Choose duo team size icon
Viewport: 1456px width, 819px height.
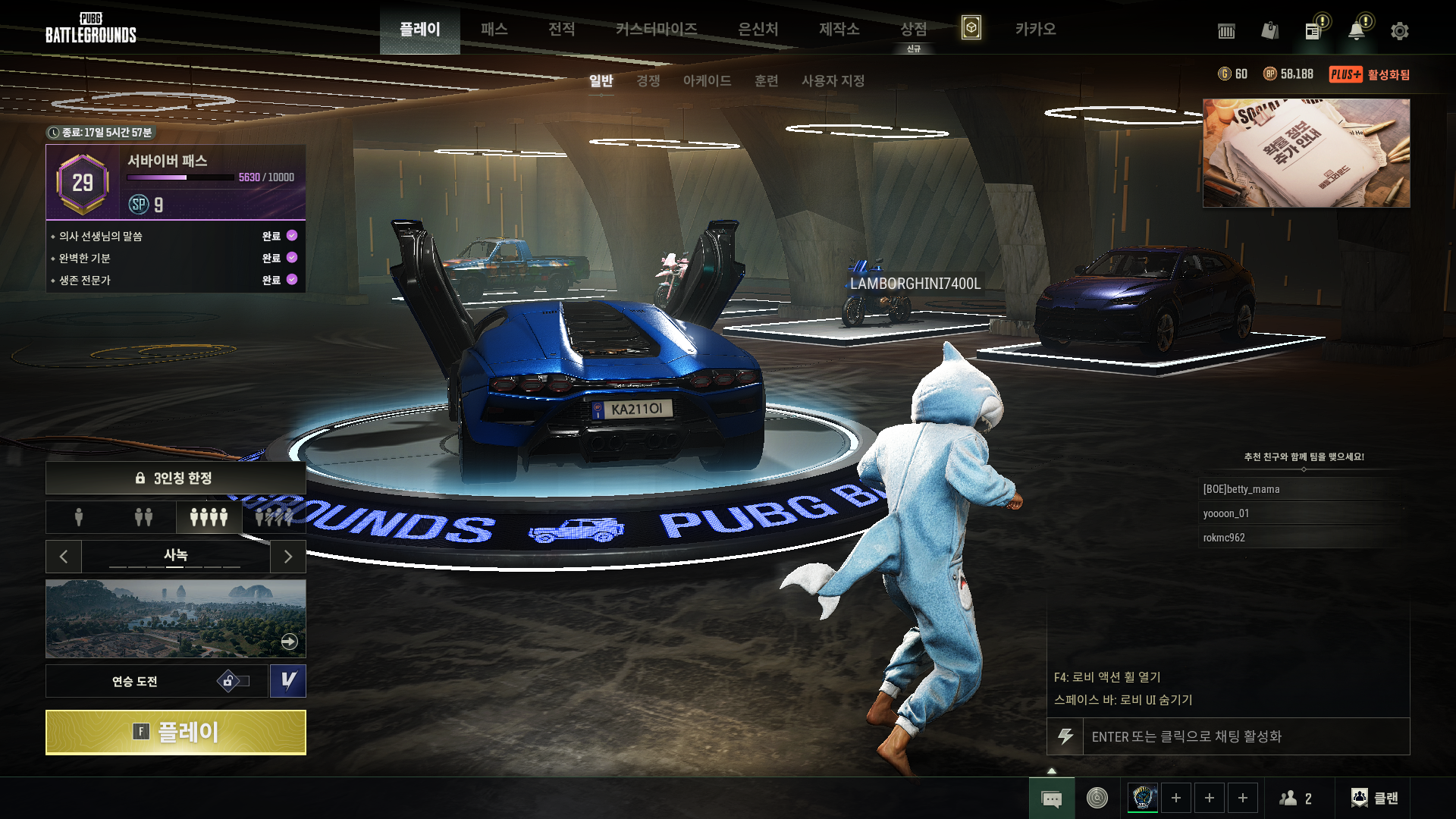pyautogui.click(x=143, y=517)
